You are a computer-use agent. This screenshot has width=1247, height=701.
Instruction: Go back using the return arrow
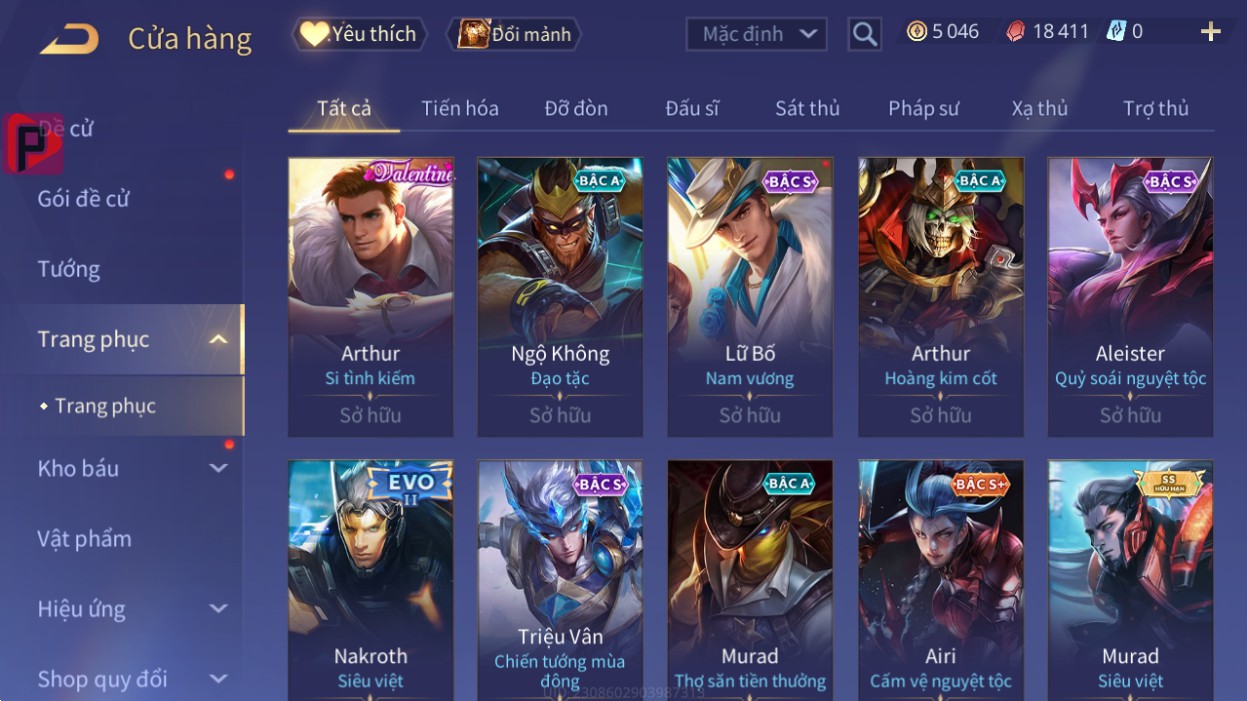pos(70,39)
